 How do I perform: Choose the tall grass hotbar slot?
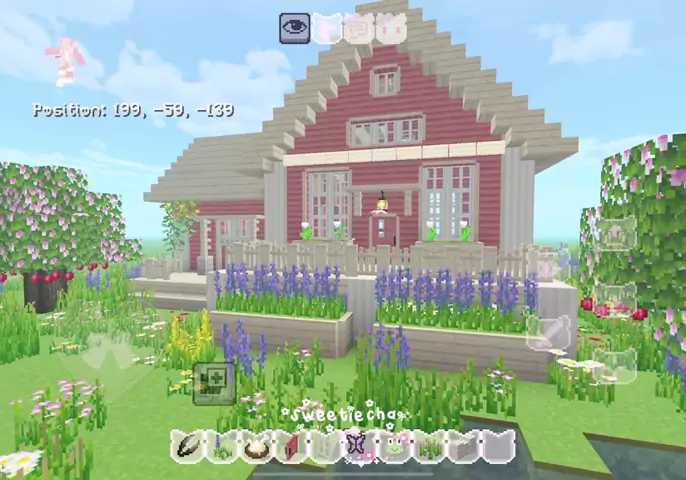point(428,447)
